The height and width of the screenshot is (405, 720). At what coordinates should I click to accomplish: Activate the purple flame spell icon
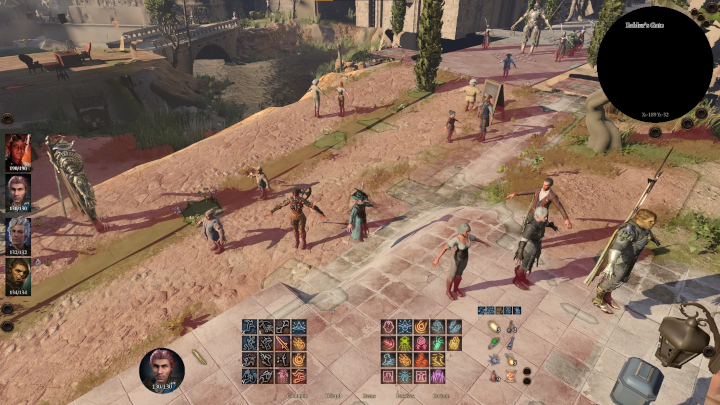(438, 376)
